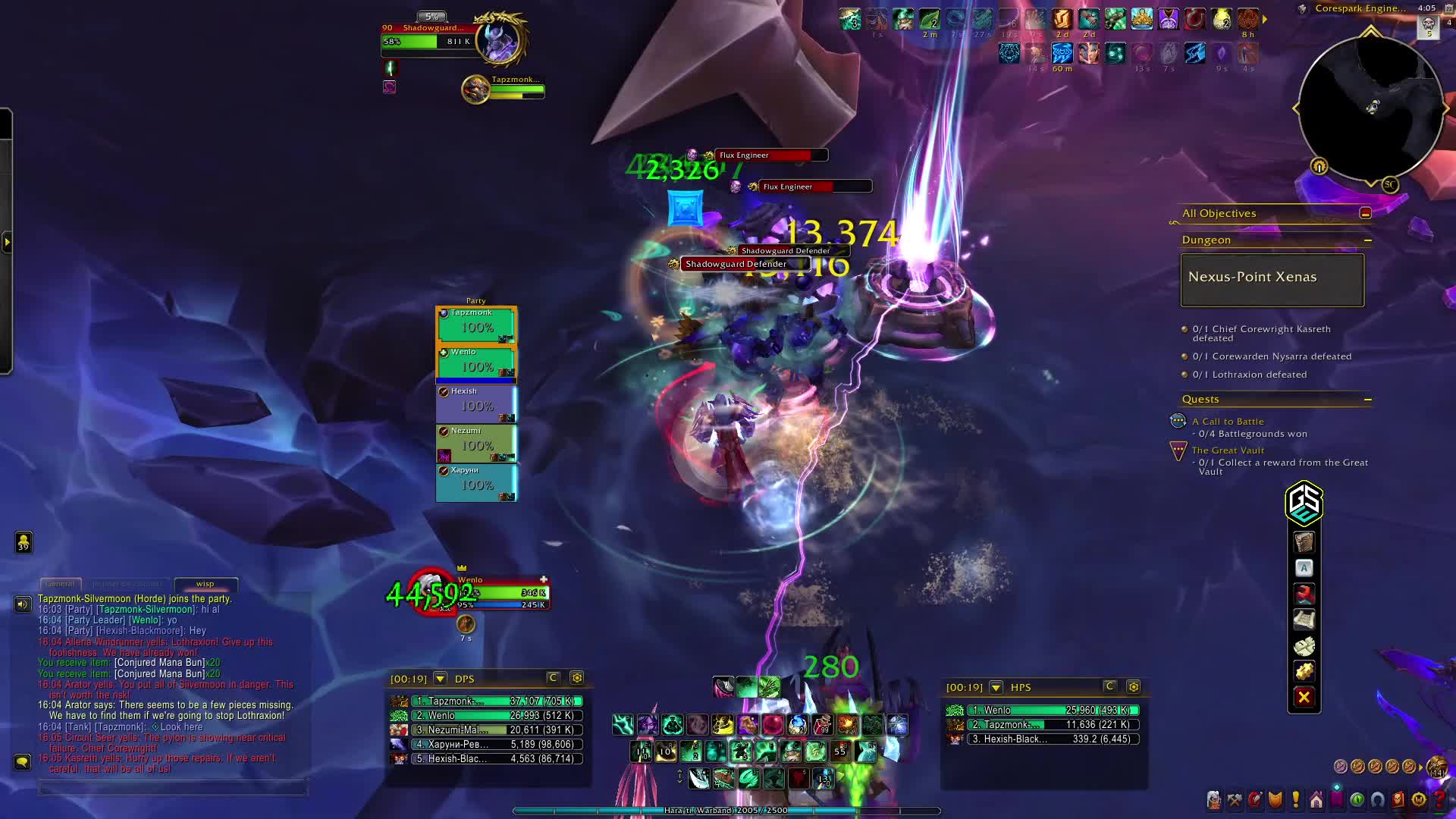Close the GSE toolbar with the X
Screen dimensions: 1456x819
1304,698
